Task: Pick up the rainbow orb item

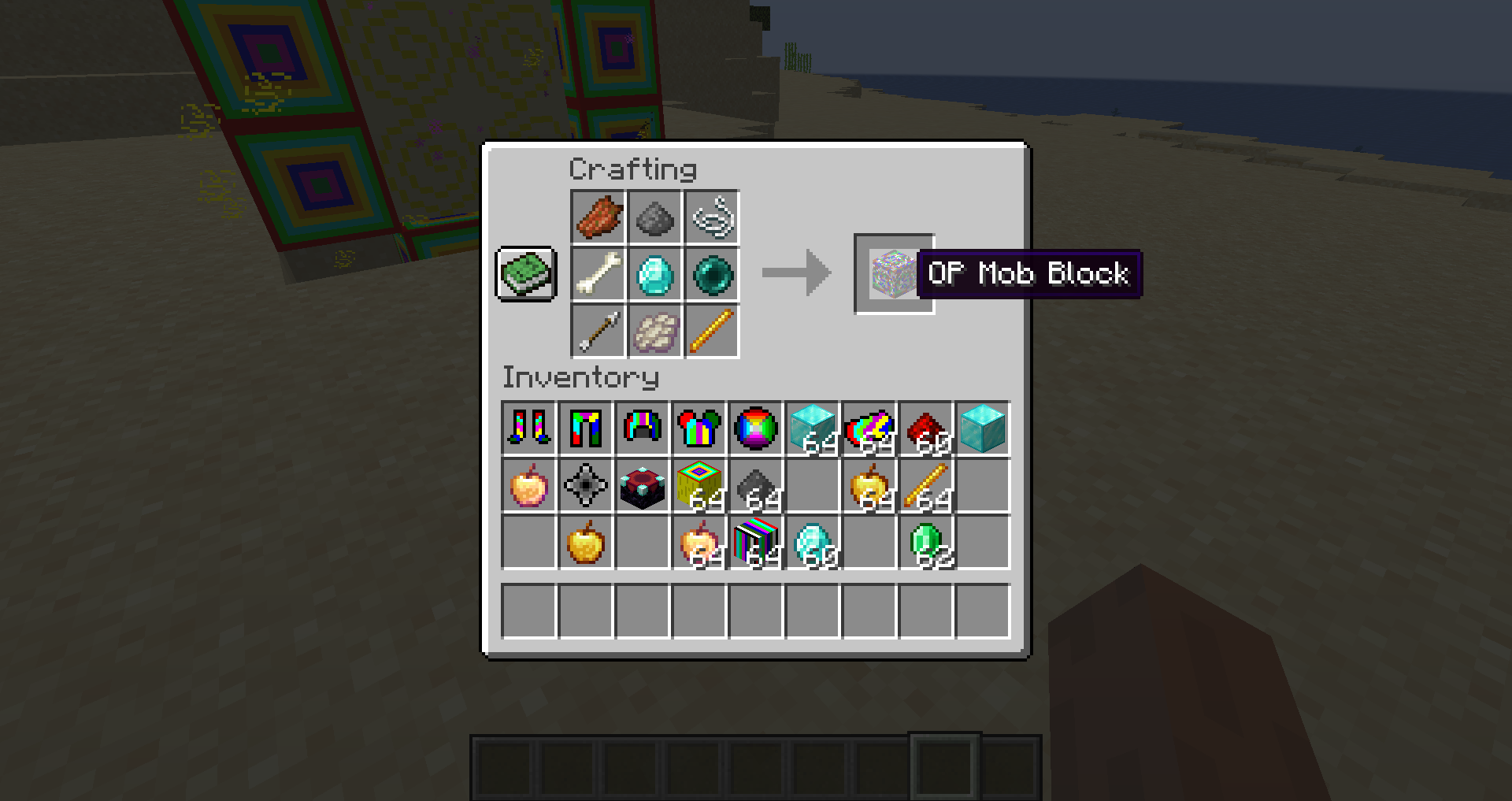Action: point(757,428)
